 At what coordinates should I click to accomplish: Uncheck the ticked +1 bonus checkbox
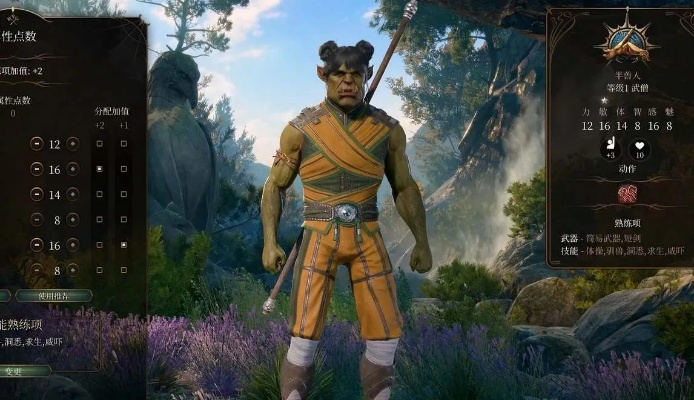pyautogui.click(x=123, y=245)
